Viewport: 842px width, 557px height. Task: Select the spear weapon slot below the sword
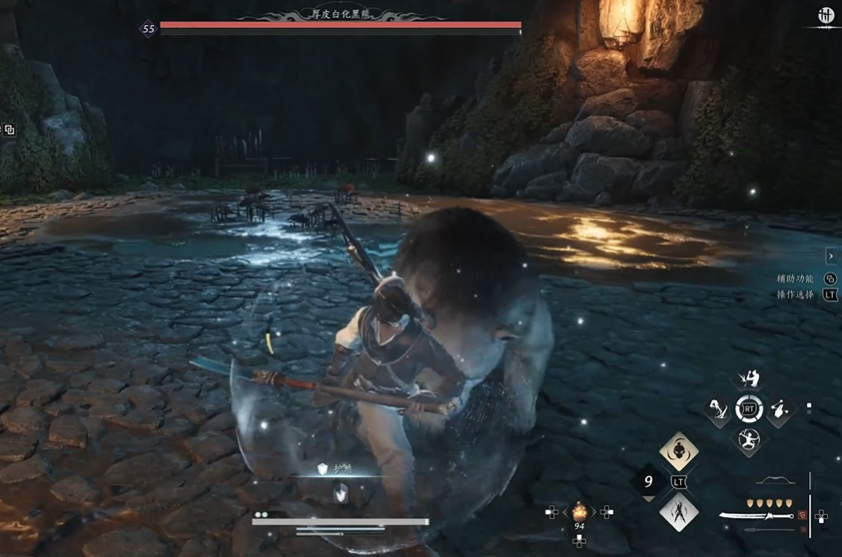point(765,529)
